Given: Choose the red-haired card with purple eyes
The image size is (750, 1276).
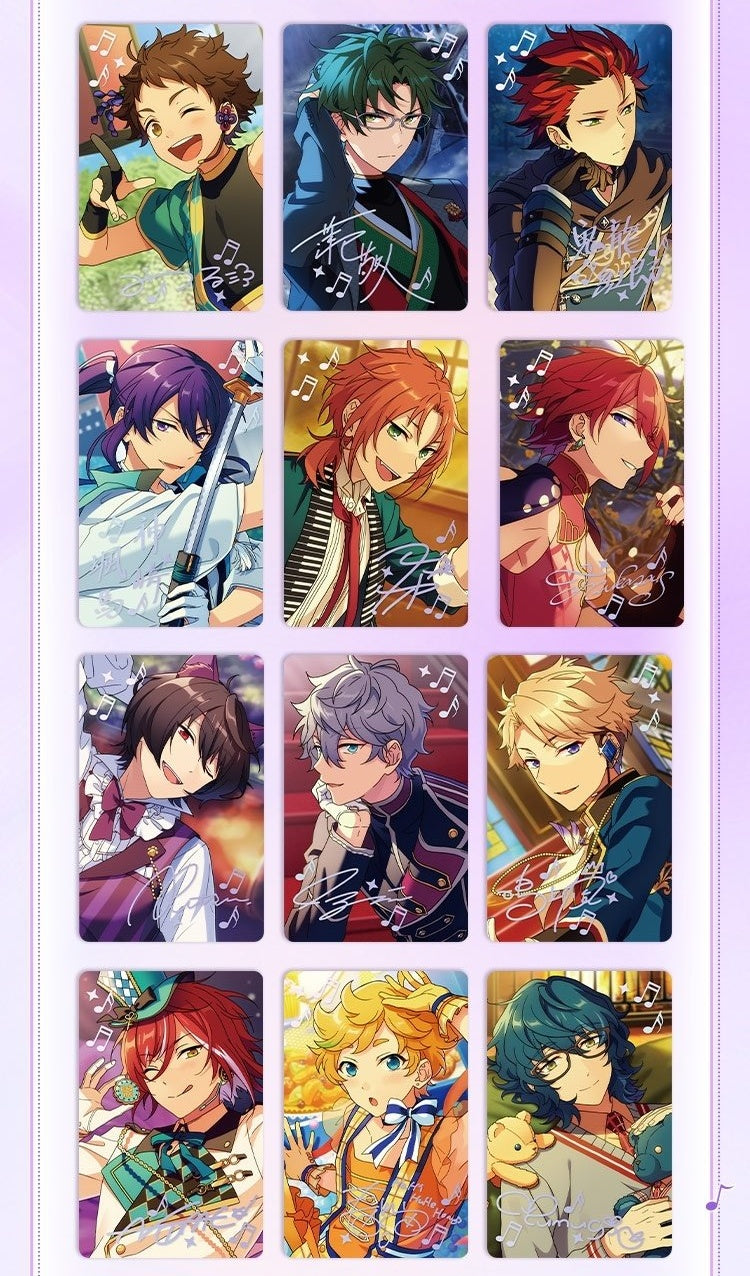Looking at the screenshot, I should [592, 483].
